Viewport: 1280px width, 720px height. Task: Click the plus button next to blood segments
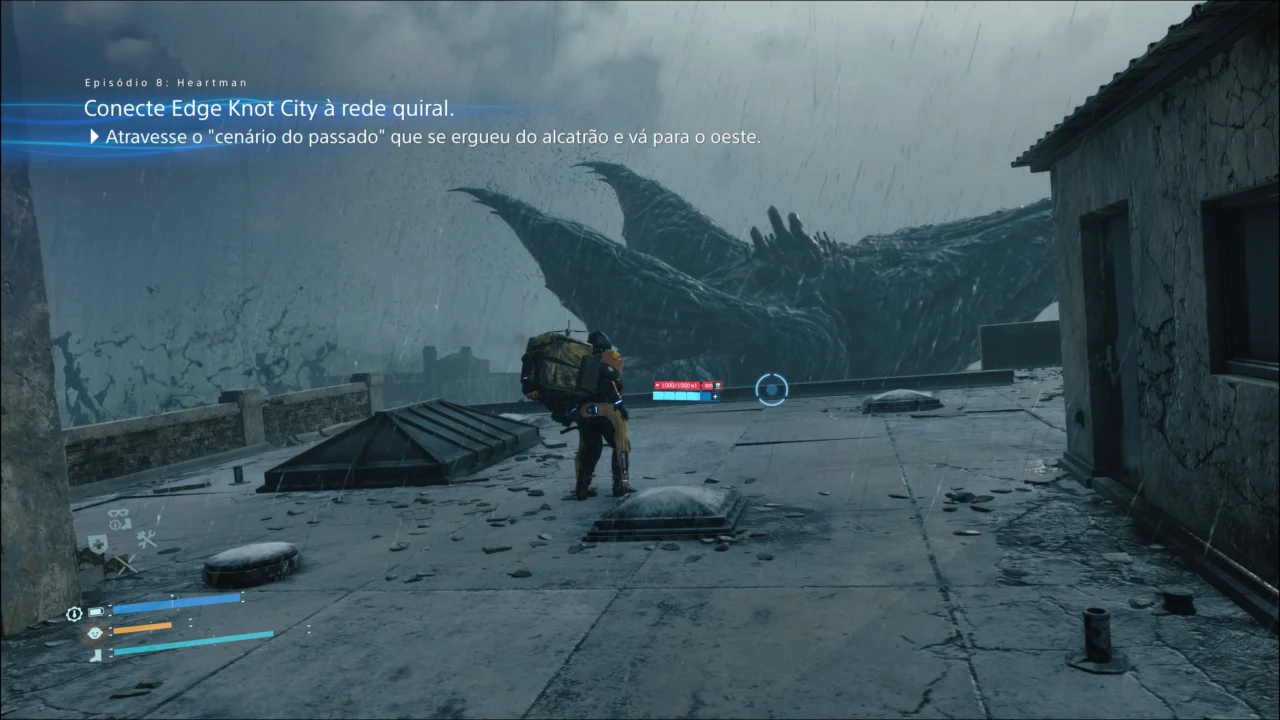pos(715,397)
